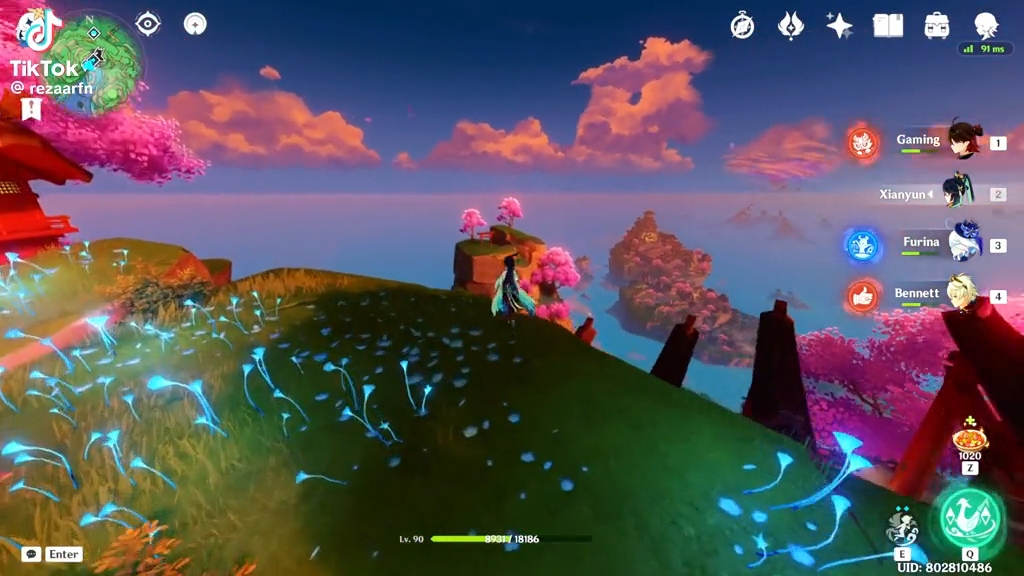Screen dimensions: 1024x576
Task: Switch to Furina in the party list
Action: (940, 243)
